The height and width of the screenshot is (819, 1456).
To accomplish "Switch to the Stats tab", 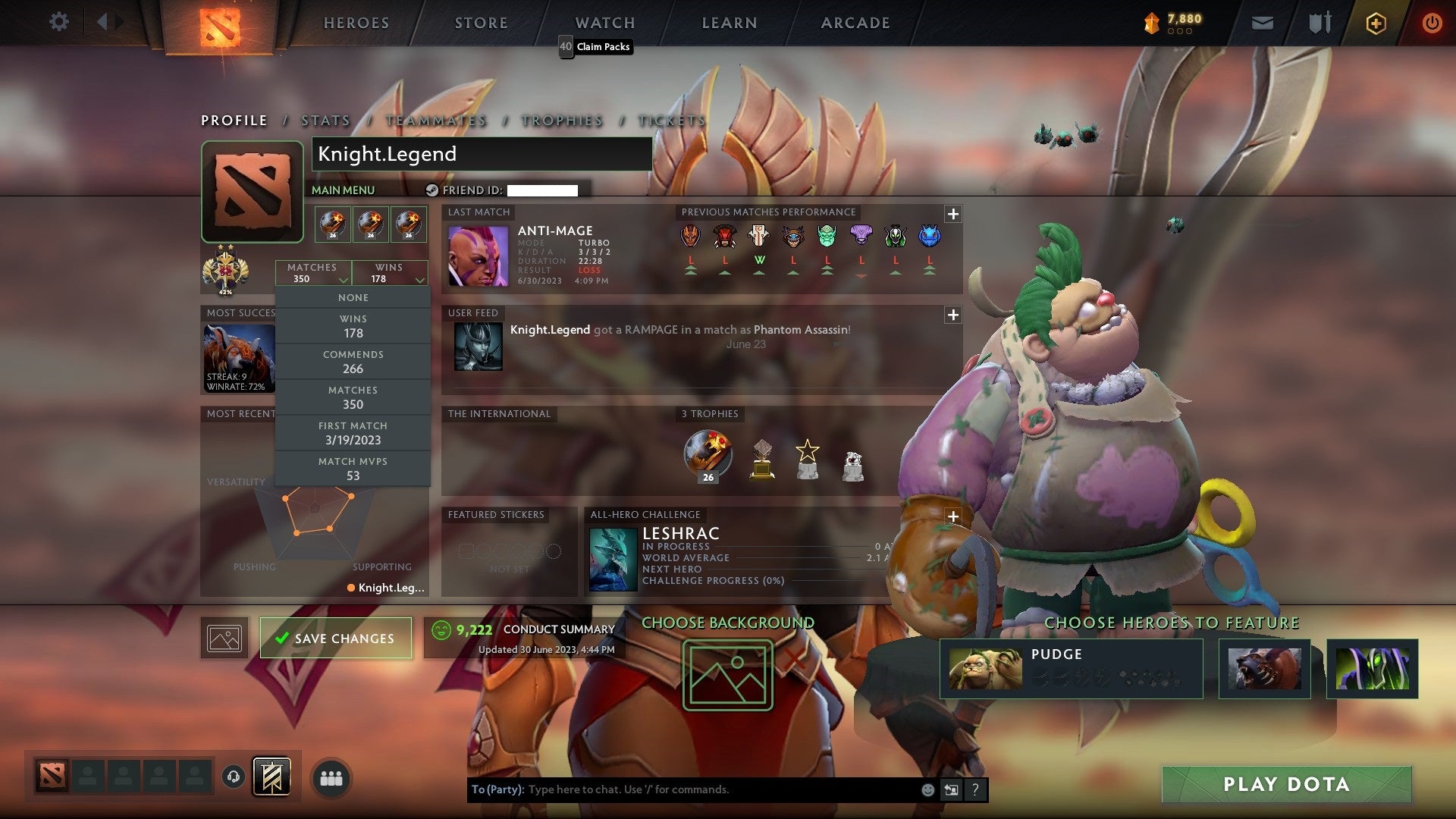I will point(325,121).
